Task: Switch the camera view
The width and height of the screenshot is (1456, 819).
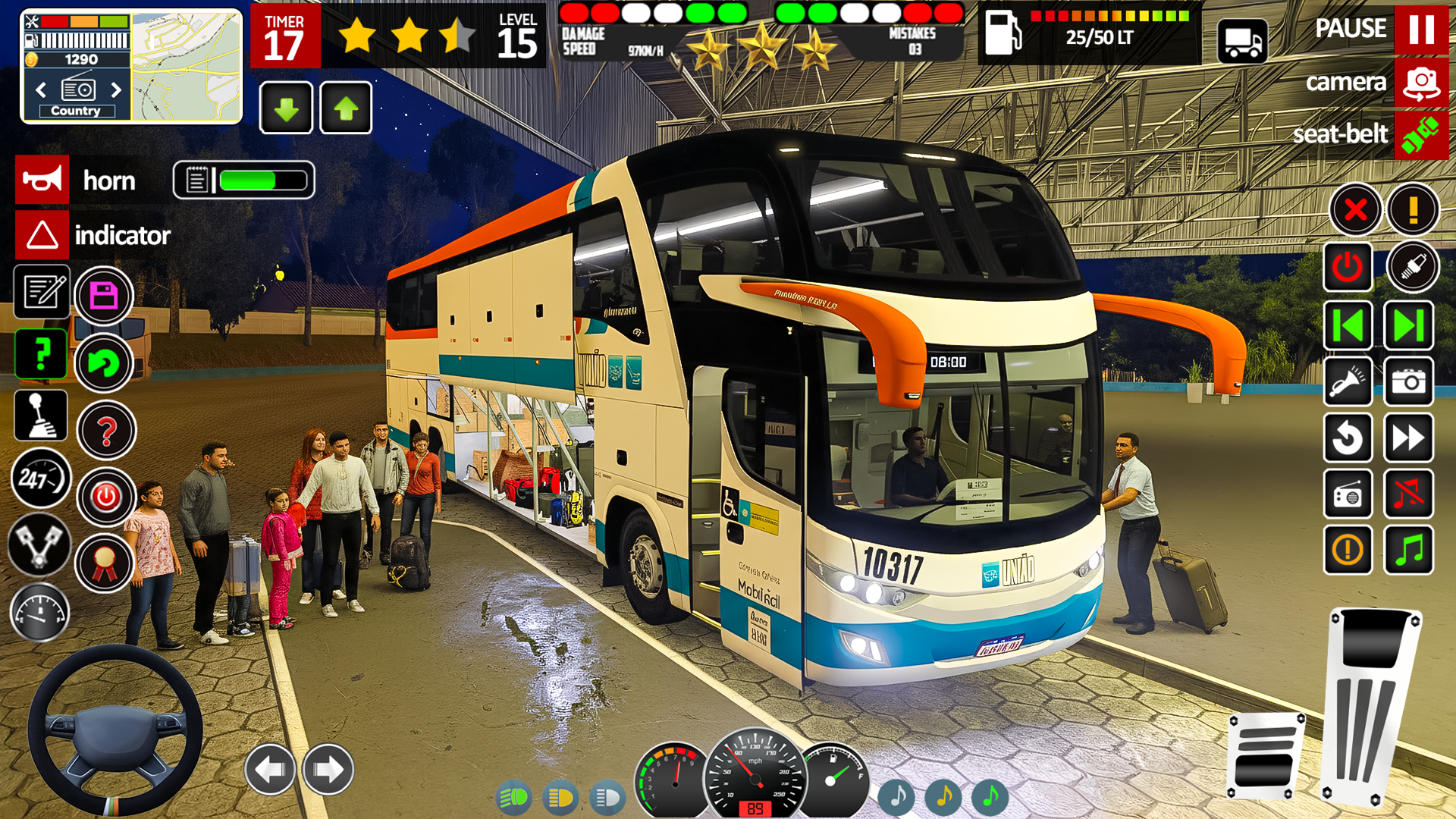Action: coord(1420,83)
